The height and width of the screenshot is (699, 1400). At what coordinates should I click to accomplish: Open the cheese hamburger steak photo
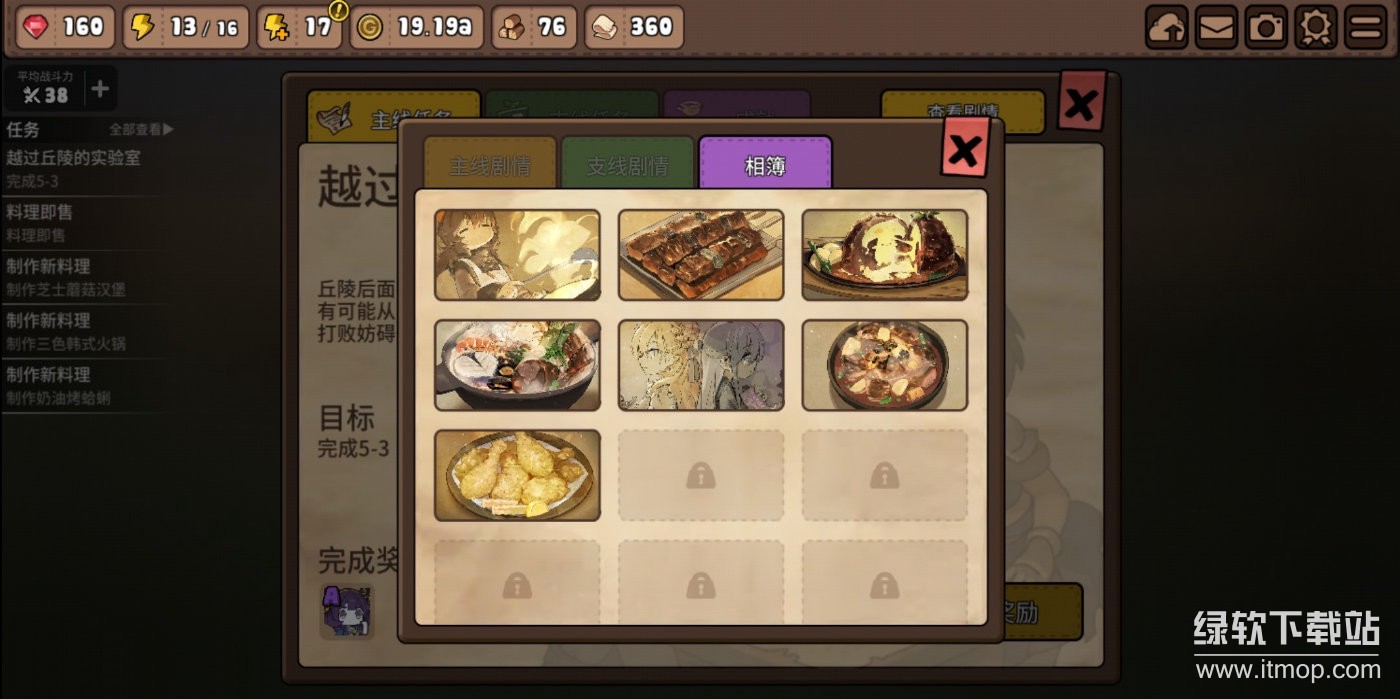click(884, 255)
